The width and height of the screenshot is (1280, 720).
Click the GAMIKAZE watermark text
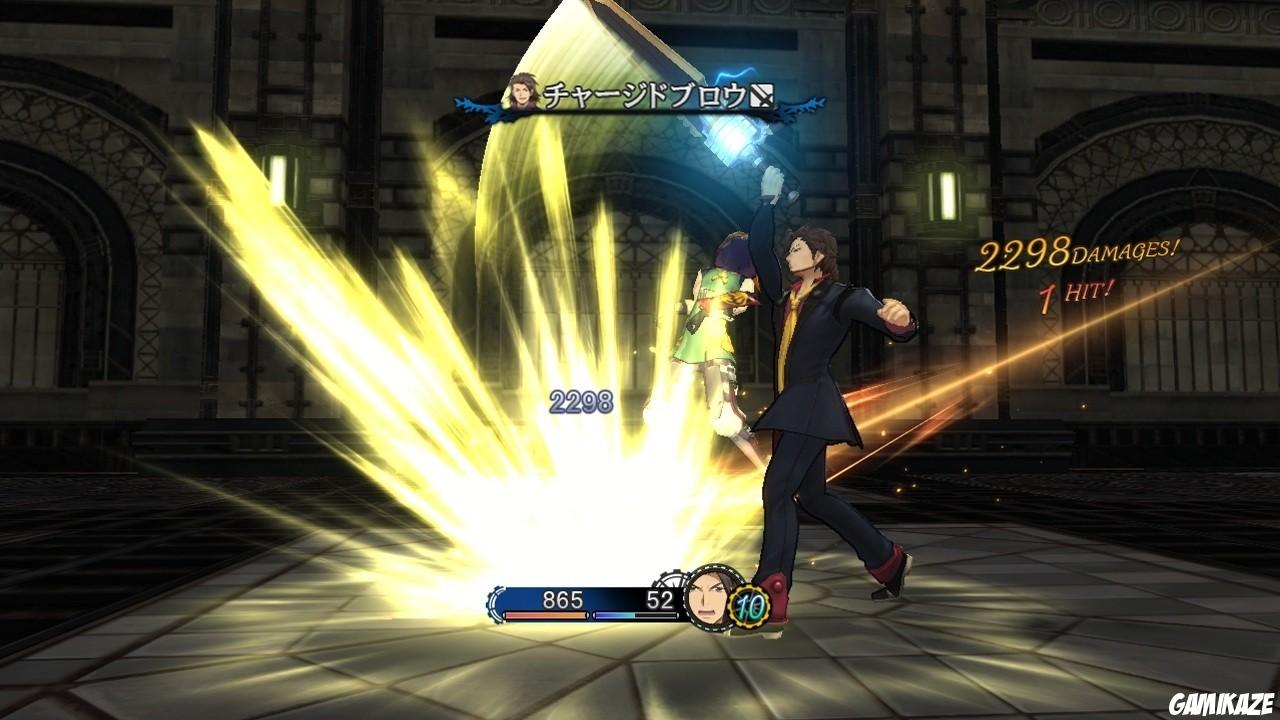tap(1221, 702)
